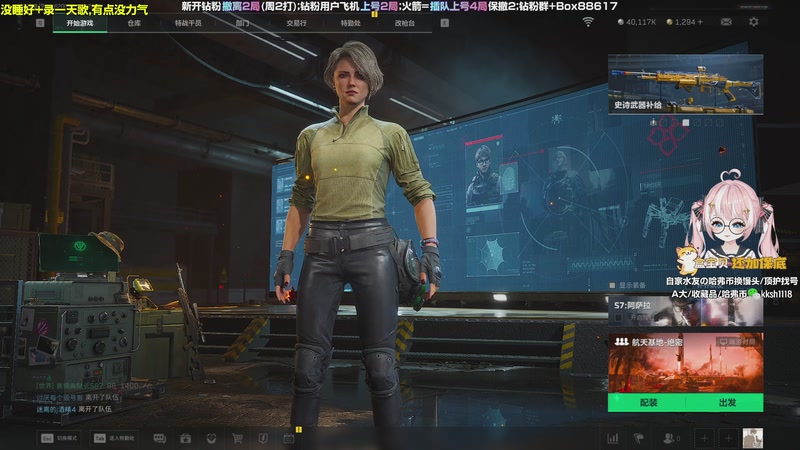Open the 交易行 trading tab
Screen dimensions: 800x450
click(296, 22)
